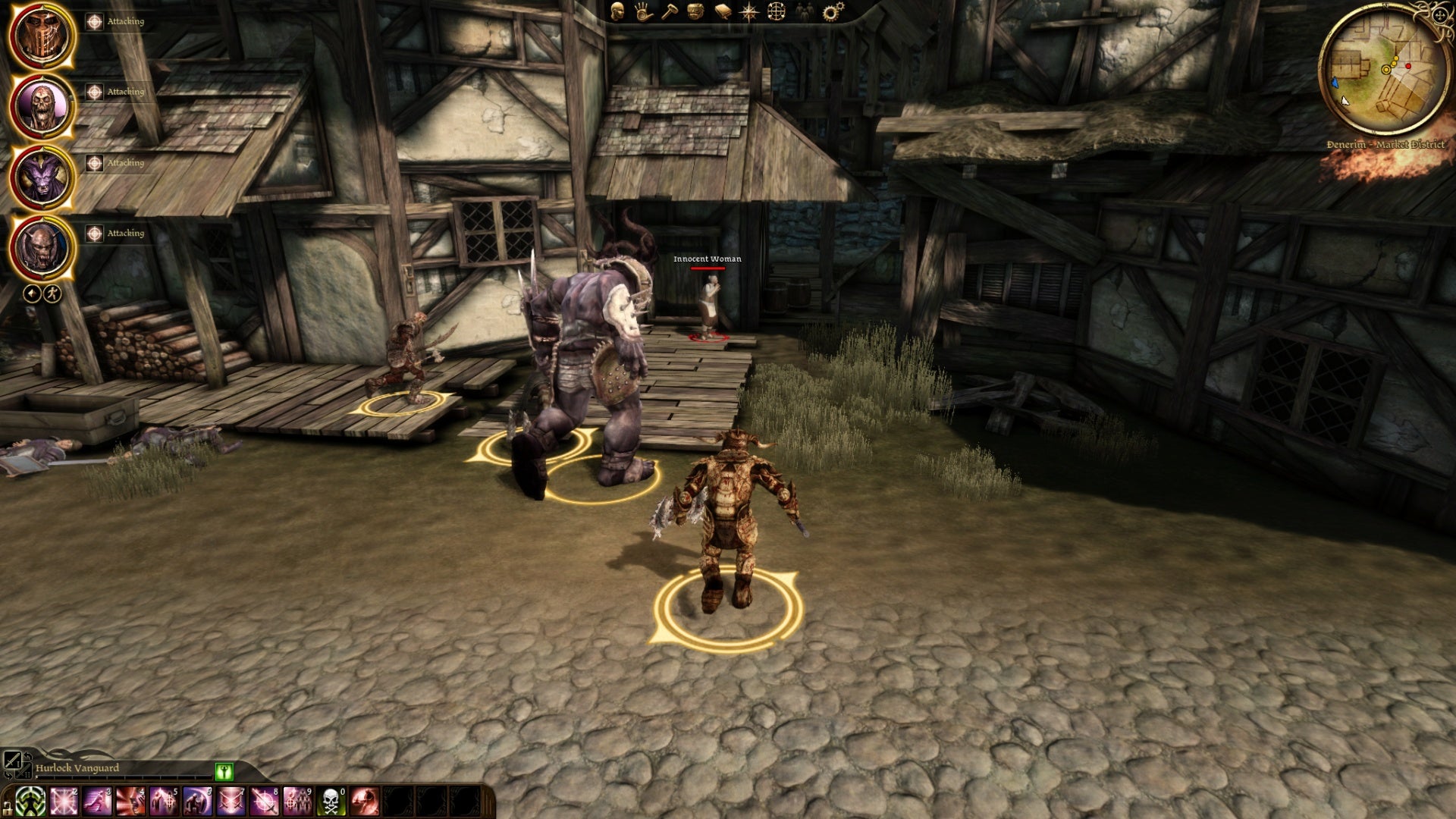Image resolution: width=1456 pixels, height=819 pixels.
Task: Select the purple horned ogre portrait
Action: point(42,177)
